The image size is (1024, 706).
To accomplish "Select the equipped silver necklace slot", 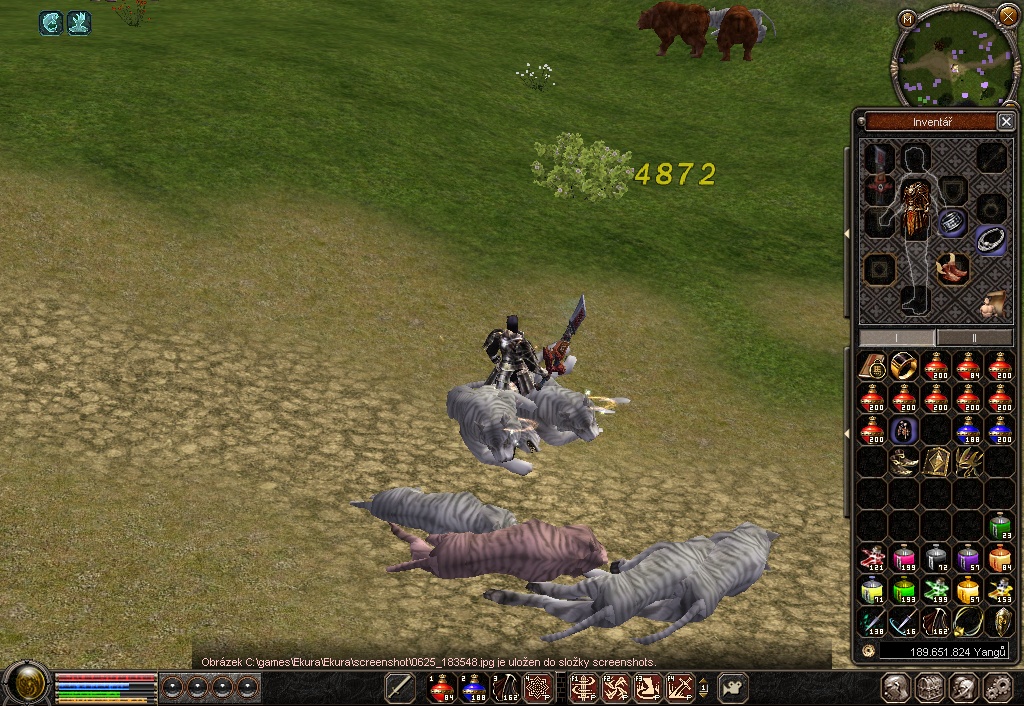I will 990,240.
